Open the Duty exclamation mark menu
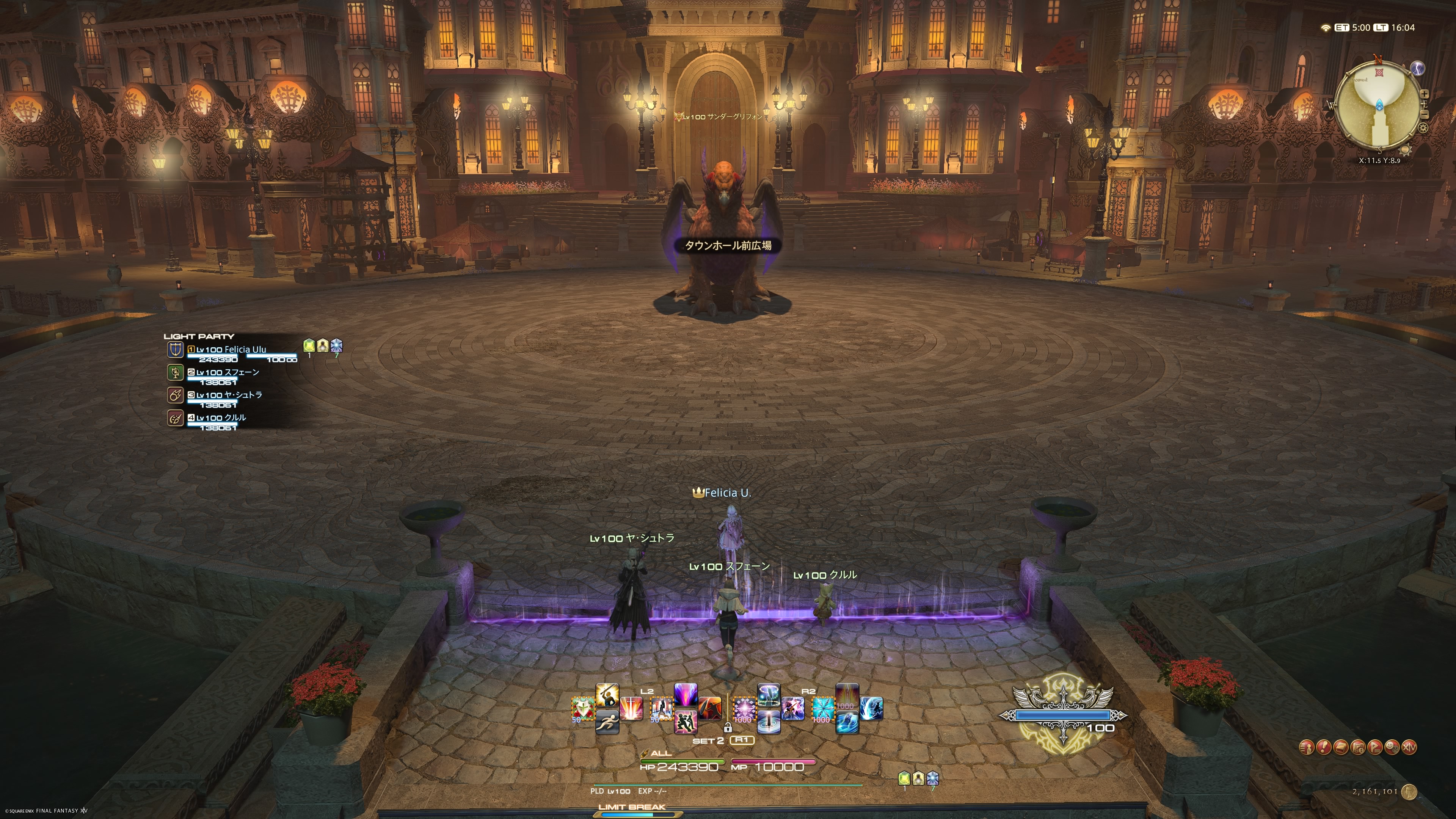 [1324, 747]
